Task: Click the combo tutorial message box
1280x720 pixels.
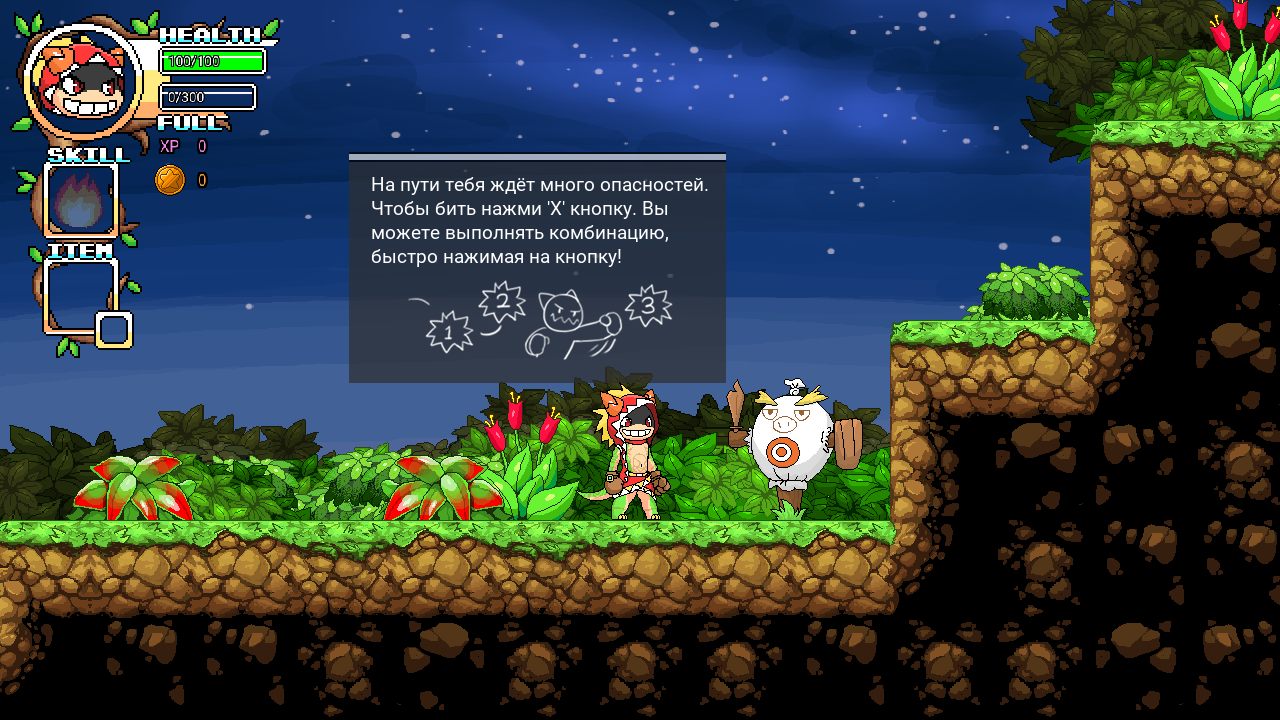Action: (537, 268)
